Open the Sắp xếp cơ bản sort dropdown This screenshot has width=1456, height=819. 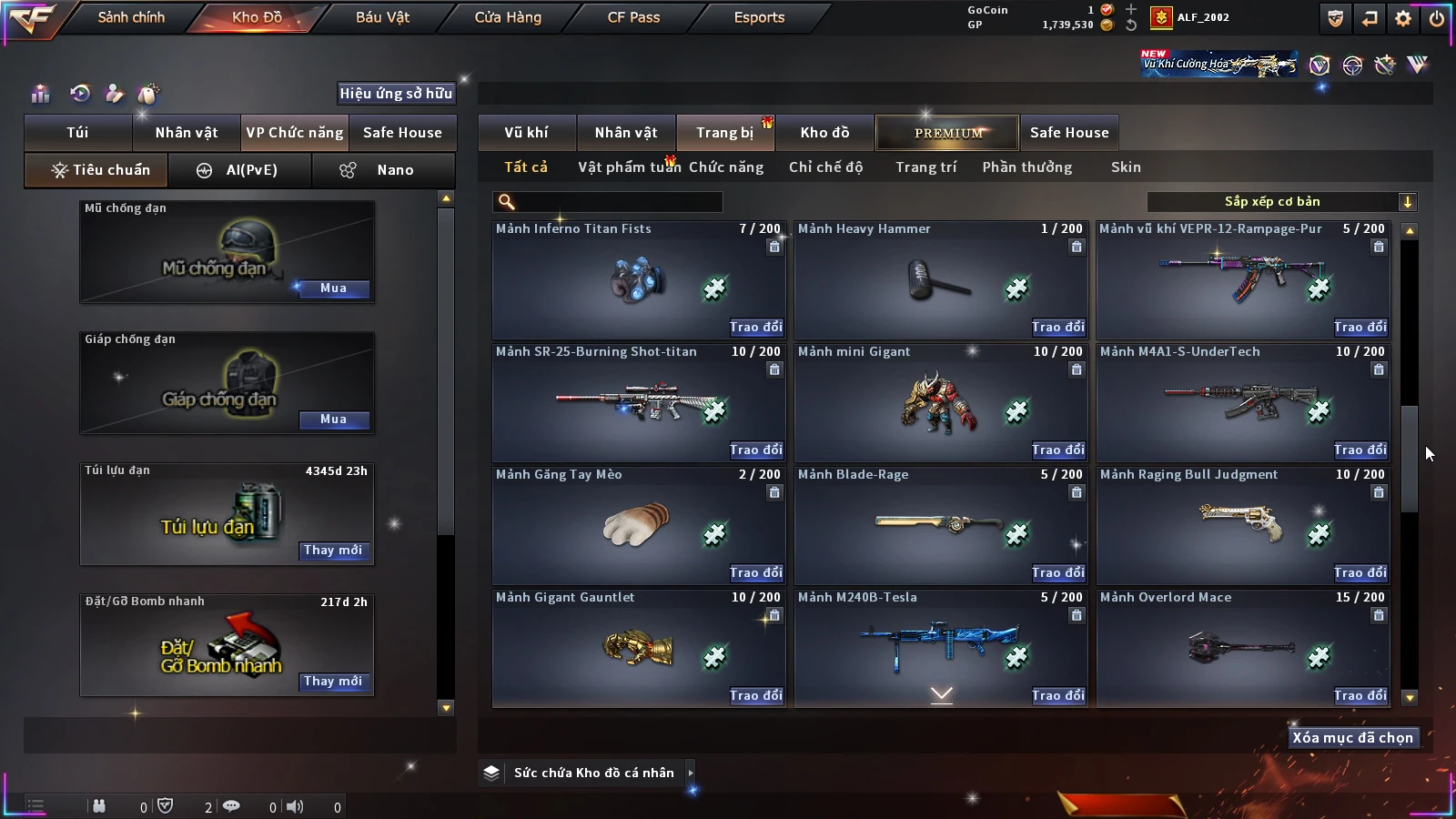(x=1281, y=202)
